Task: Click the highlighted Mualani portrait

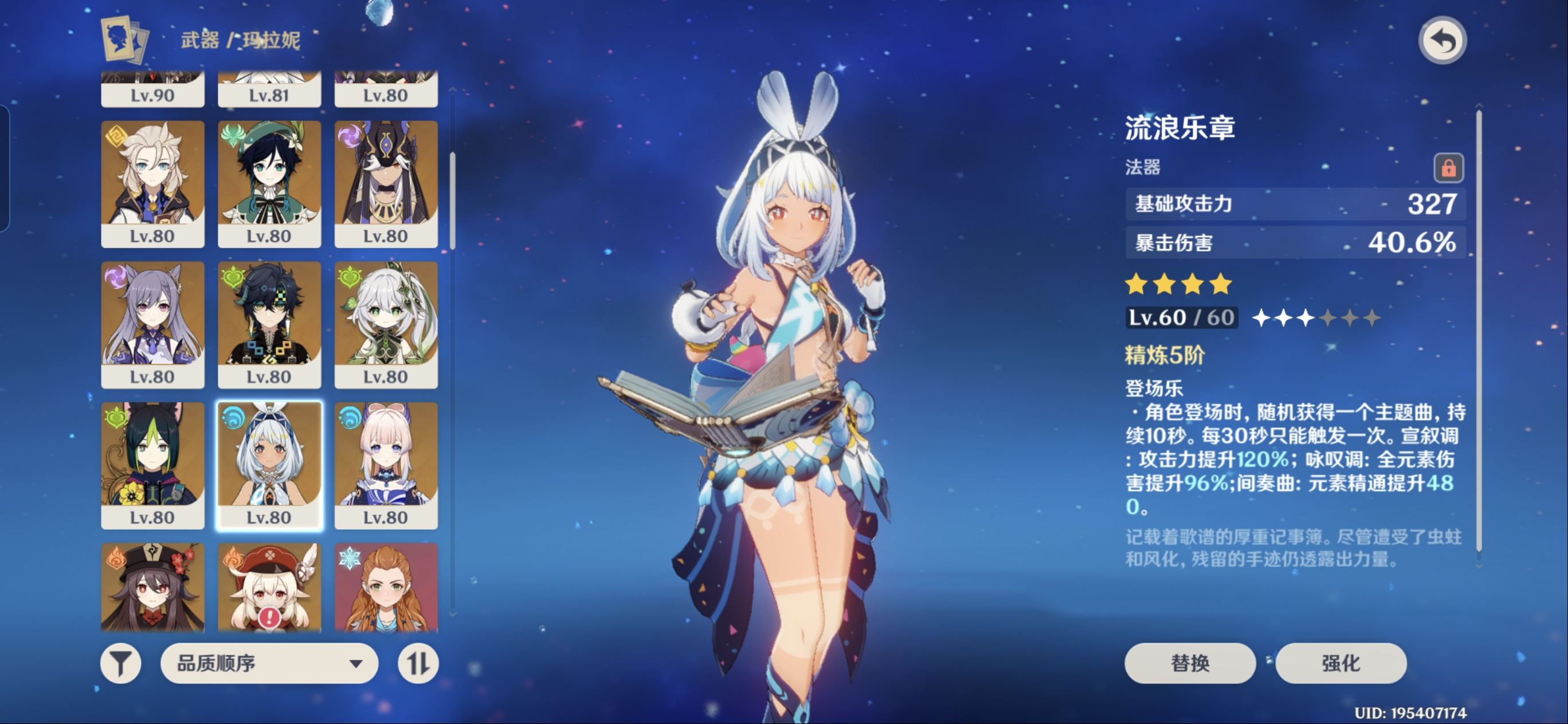Action: click(x=269, y=465)
